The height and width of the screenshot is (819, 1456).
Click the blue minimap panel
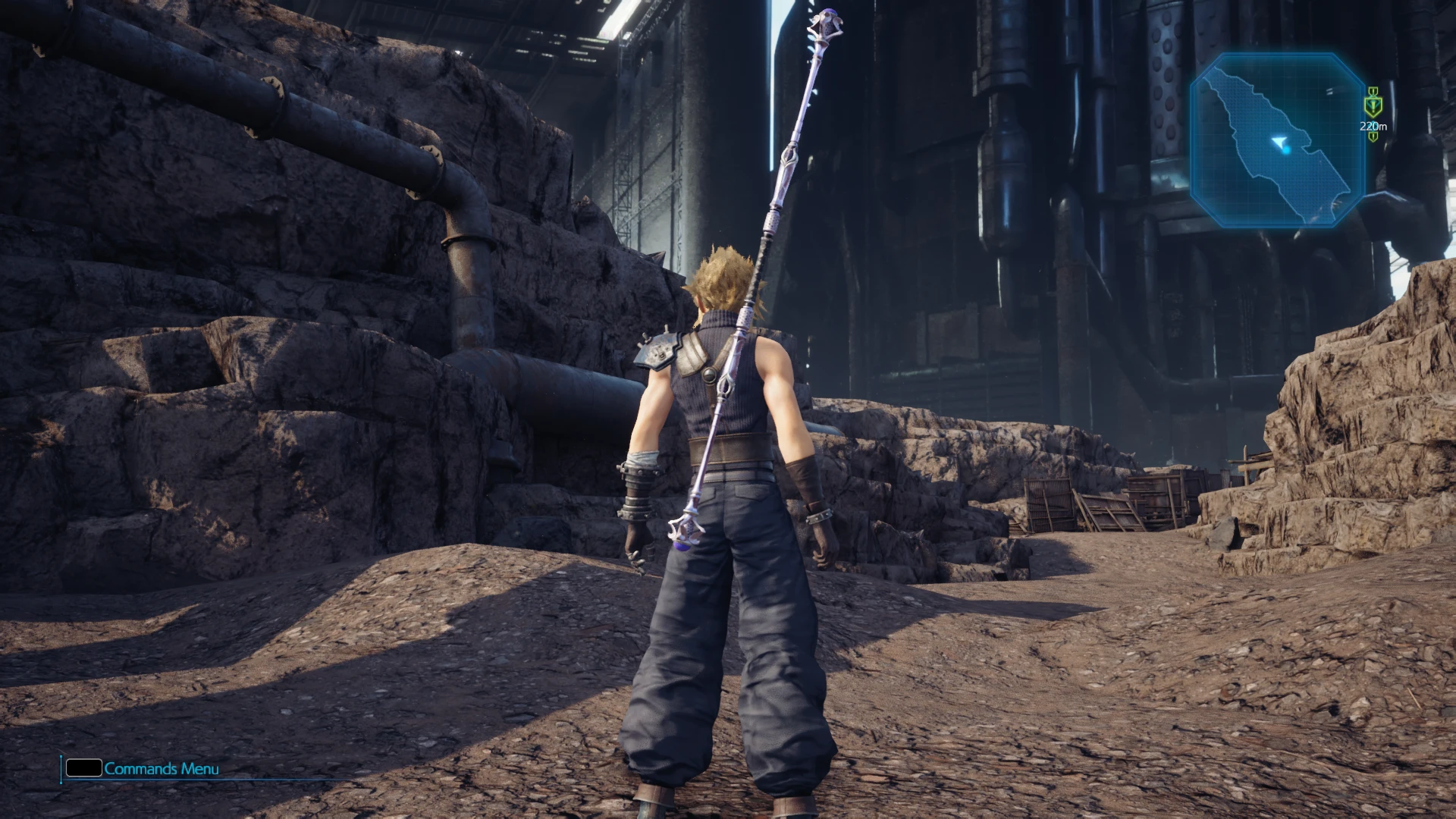[x=1277, y=140]
